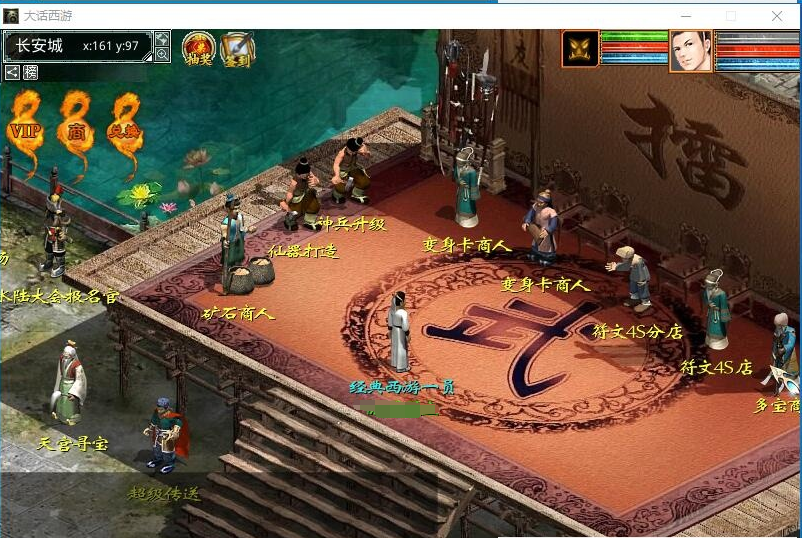Select the pet beast portrait

580,48
